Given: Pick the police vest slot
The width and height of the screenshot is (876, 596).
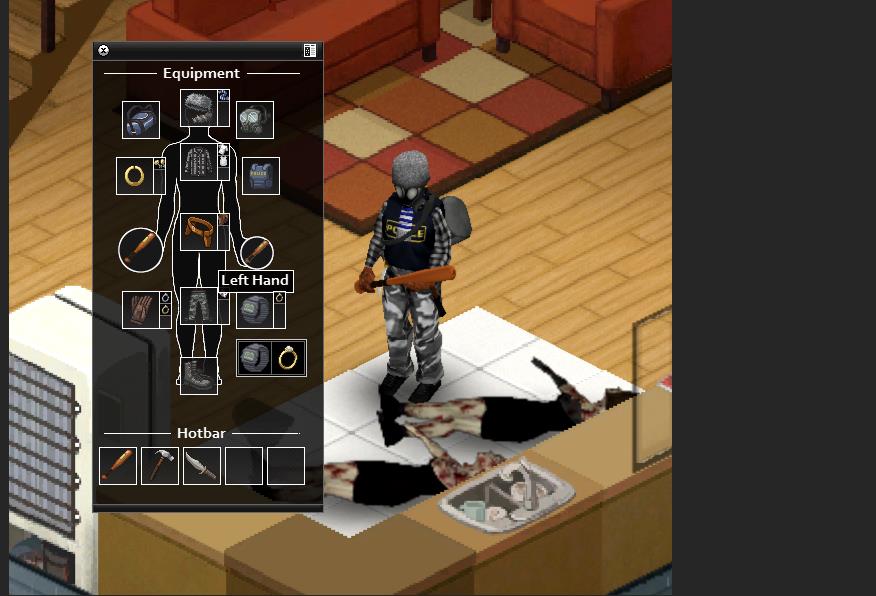Looking at the screenshot, I should [260, 176].
